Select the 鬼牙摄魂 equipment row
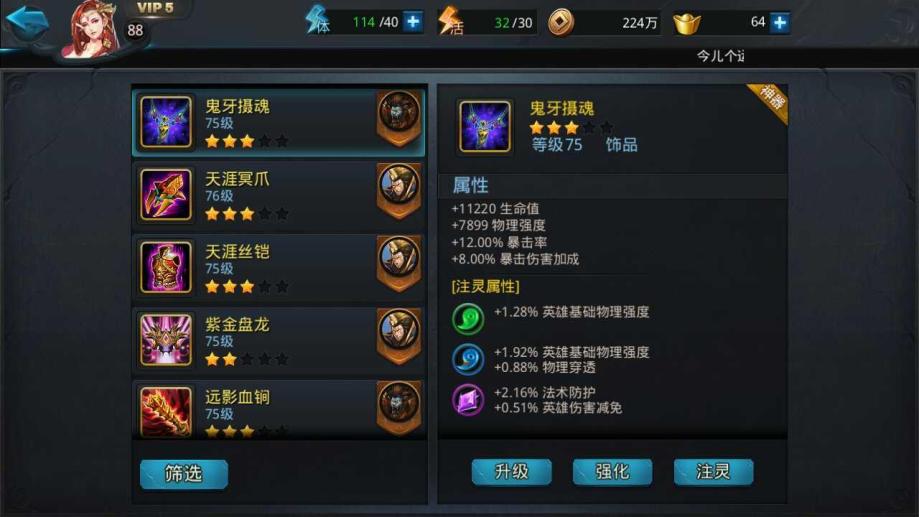Image resolution: width=919 pixels, height=517 pixels. point(278,121)
